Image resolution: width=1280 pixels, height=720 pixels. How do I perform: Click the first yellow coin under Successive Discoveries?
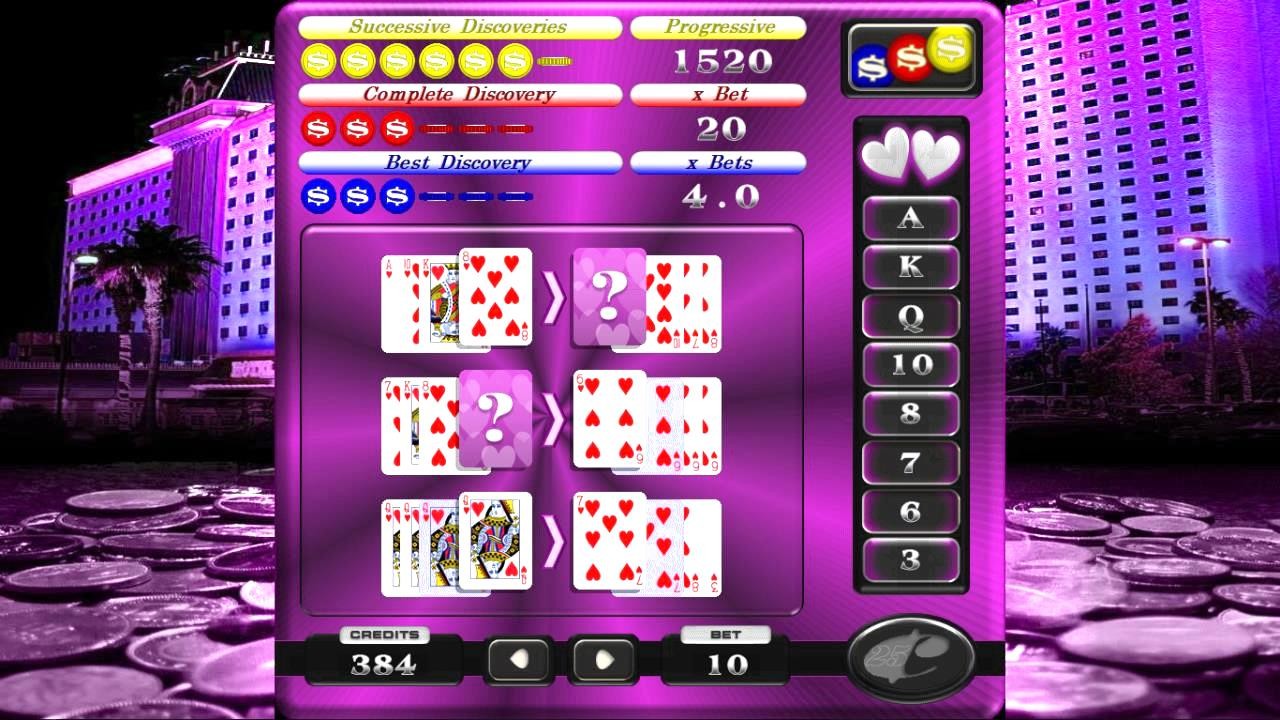click(x=318, y=61)
